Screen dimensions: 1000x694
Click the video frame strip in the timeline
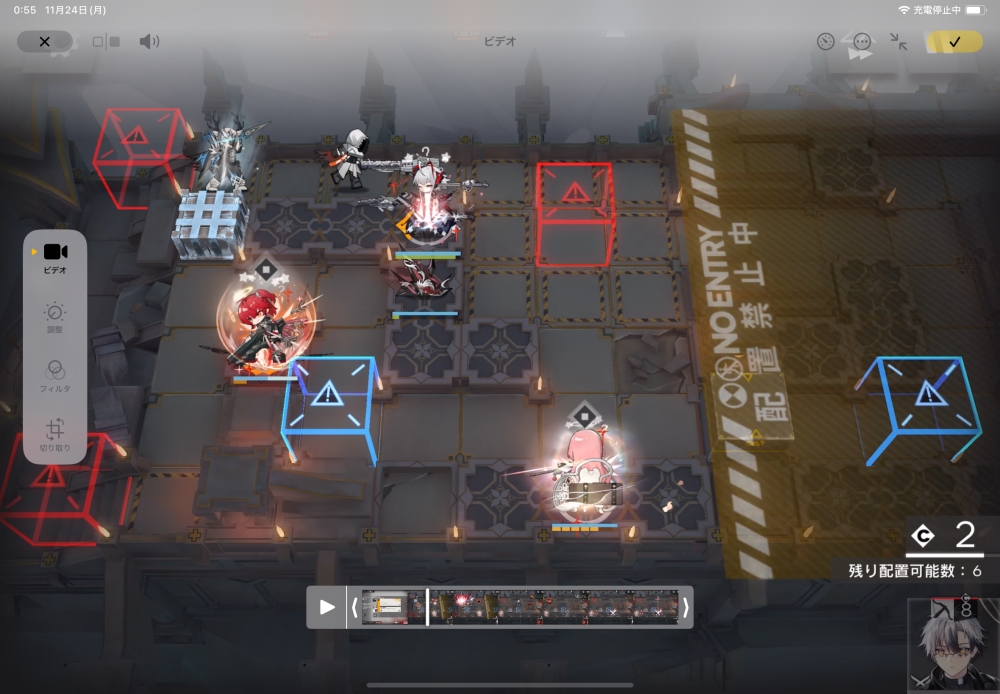coord(520,607)
